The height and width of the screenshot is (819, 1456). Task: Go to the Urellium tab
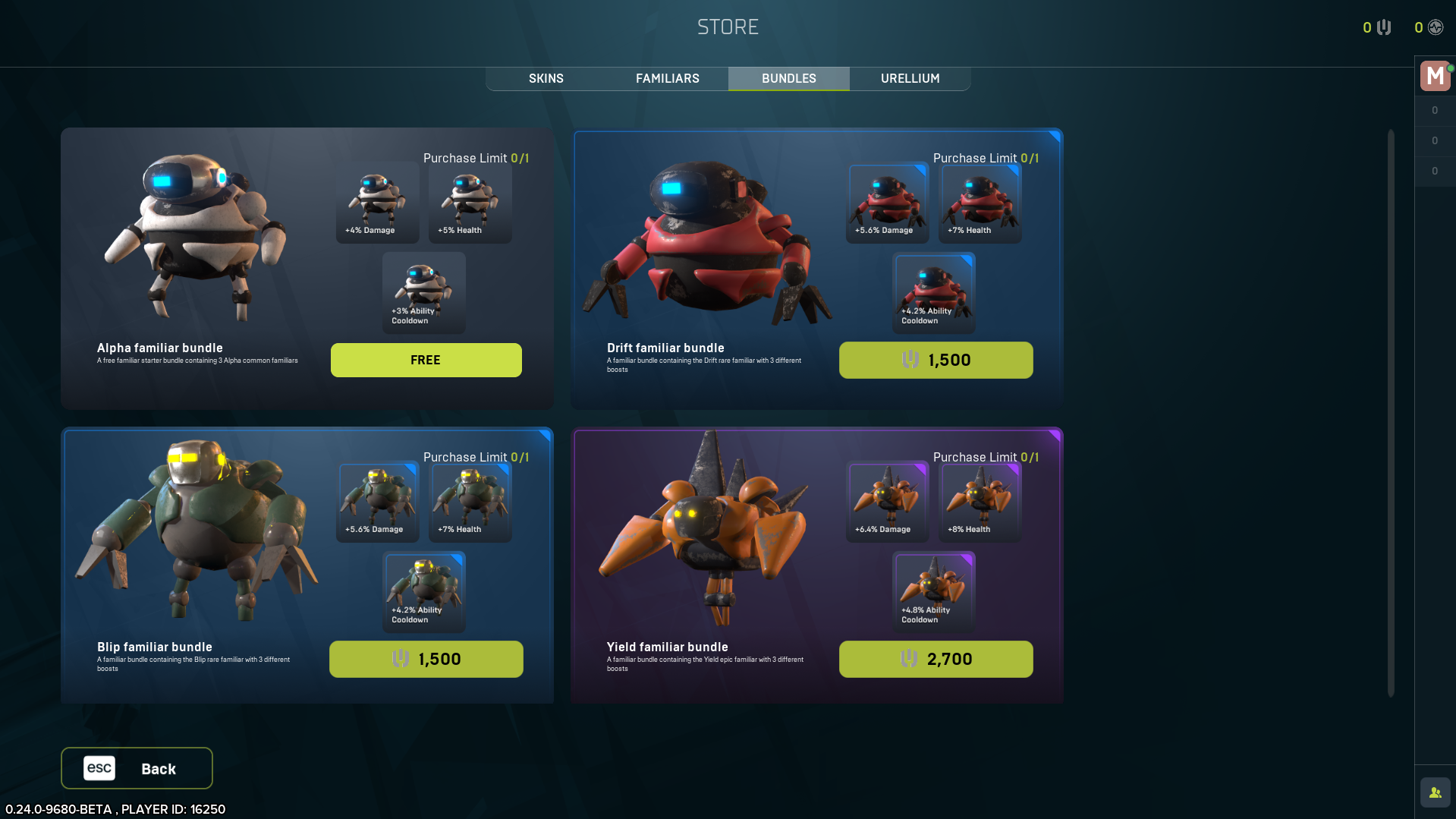tap(910, 79)
